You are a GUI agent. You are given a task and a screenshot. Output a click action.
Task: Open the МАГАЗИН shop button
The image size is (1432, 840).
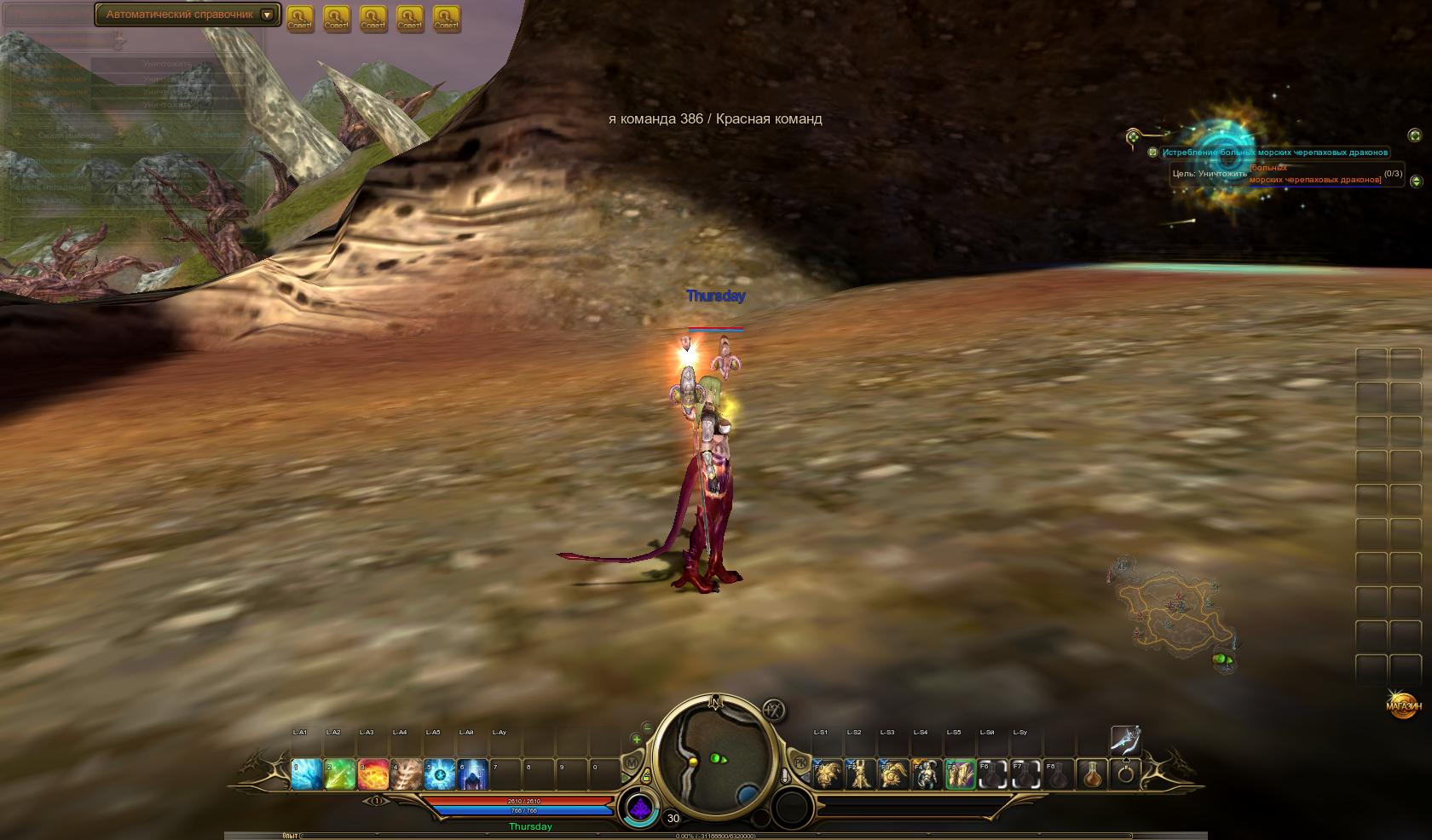[1403, 705]
